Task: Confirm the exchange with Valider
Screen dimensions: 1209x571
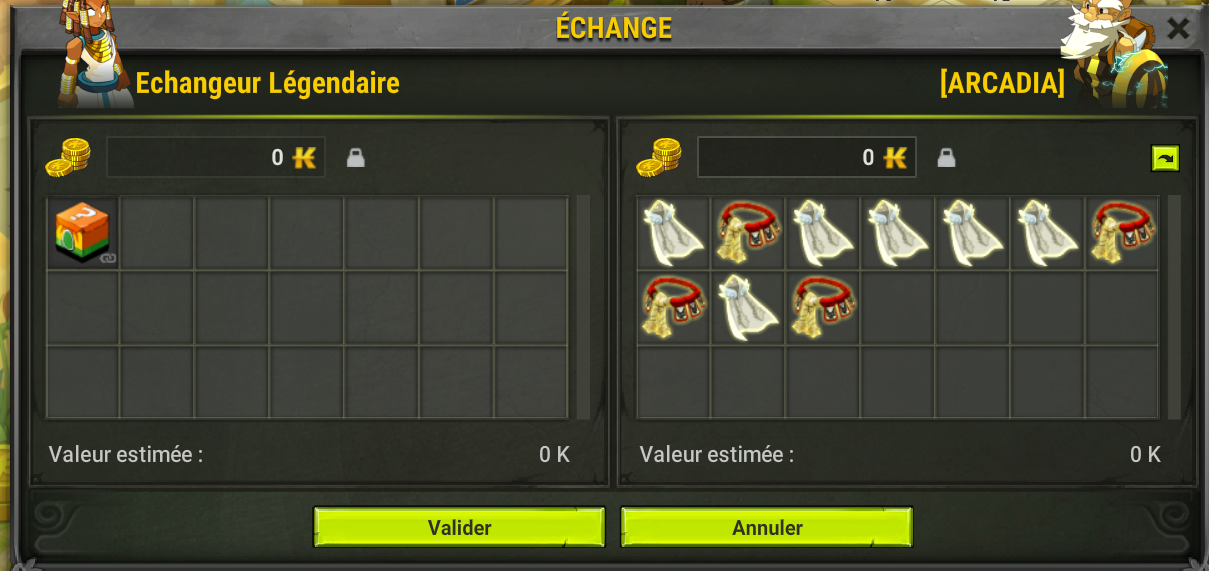Action: [x=459, y=527]
